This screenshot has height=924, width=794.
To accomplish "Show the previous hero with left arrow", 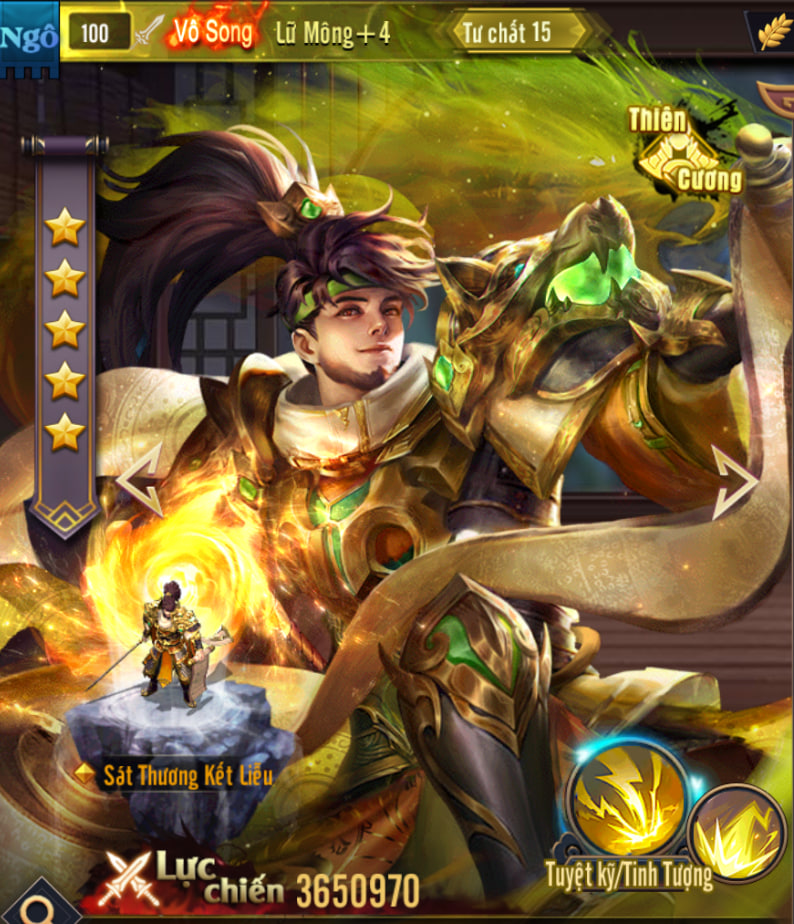I will 138,480.
